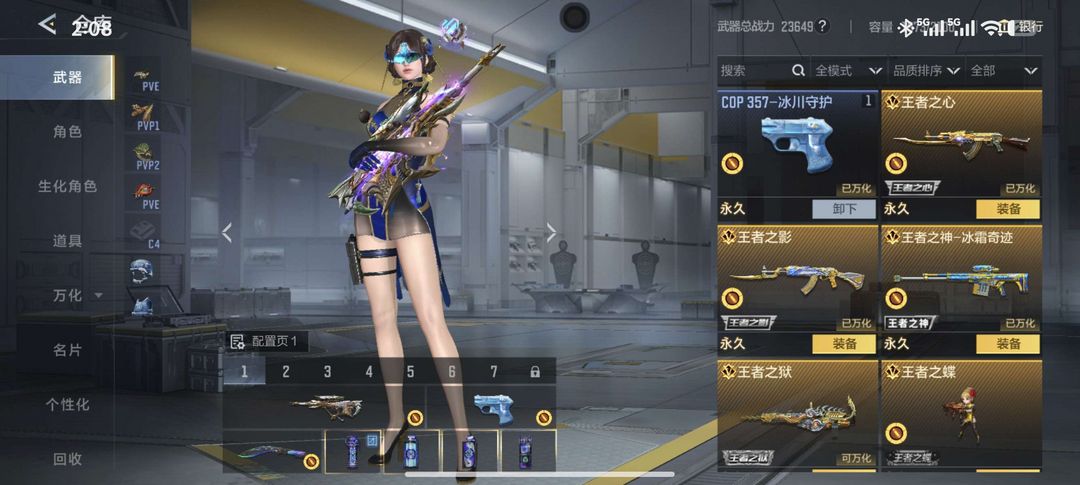
Task: Open the 配置页1 loadout page selector
Action: tap(266, 341)
